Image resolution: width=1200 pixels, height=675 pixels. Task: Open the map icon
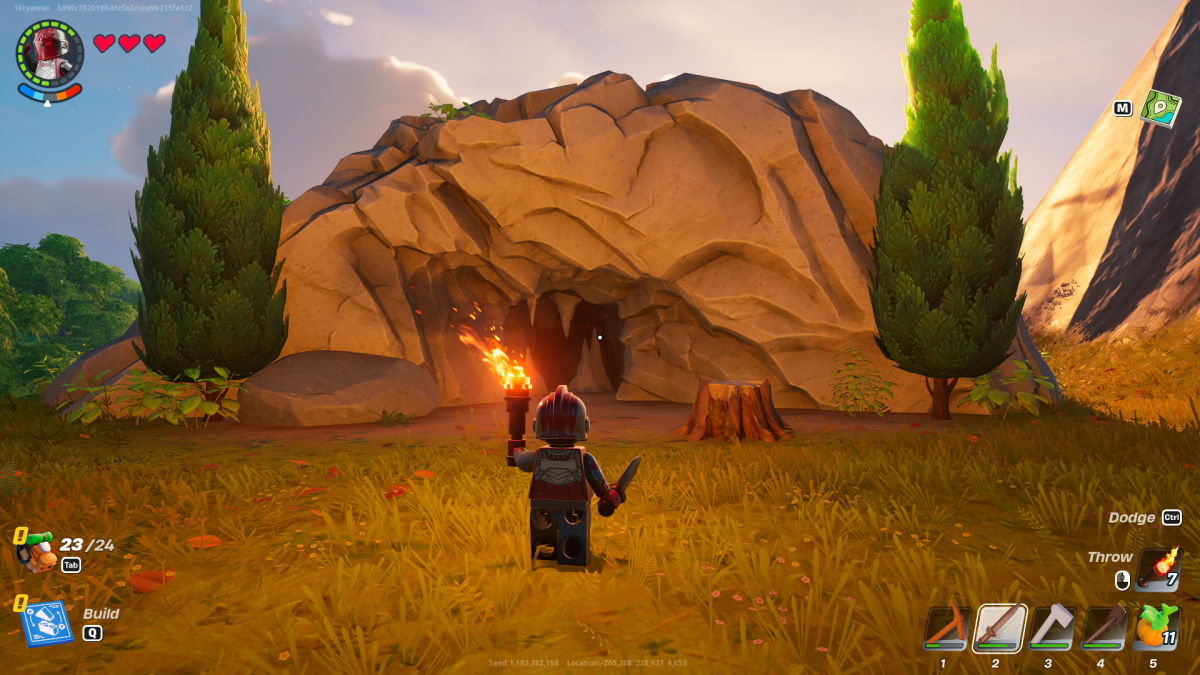1160,107
